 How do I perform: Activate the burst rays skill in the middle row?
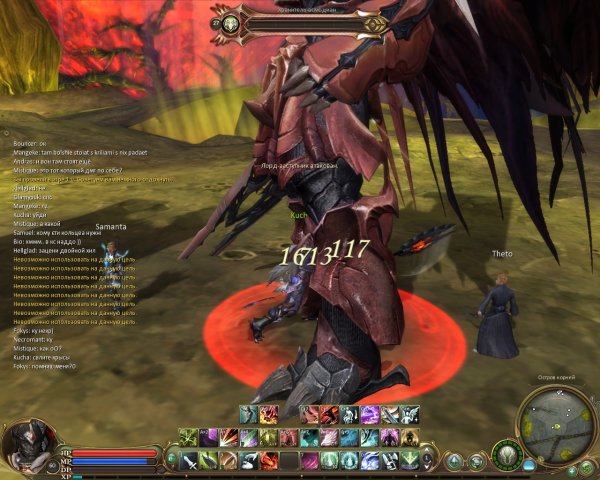229,437
